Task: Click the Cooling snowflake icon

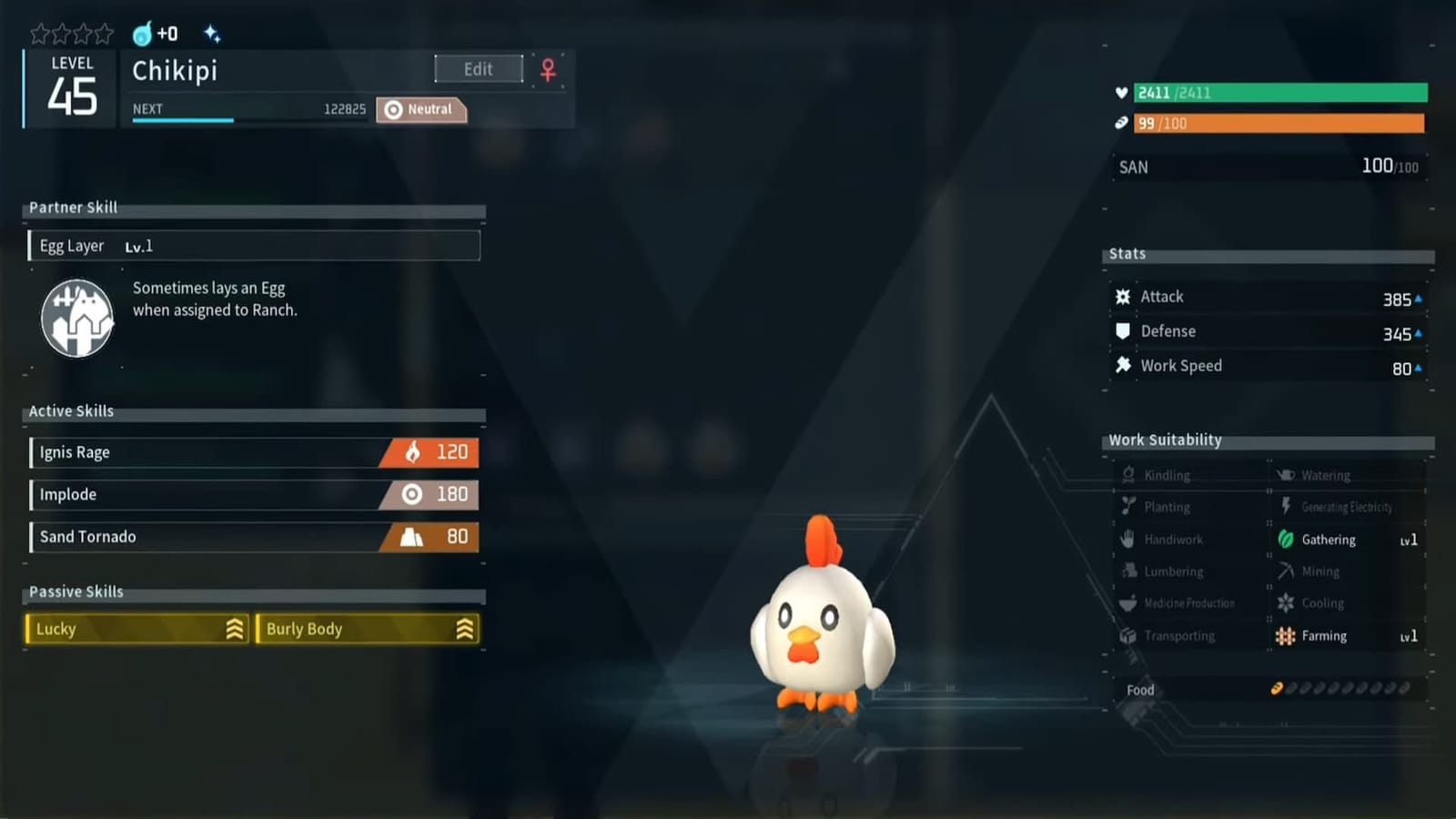Action: [1286, 603]
